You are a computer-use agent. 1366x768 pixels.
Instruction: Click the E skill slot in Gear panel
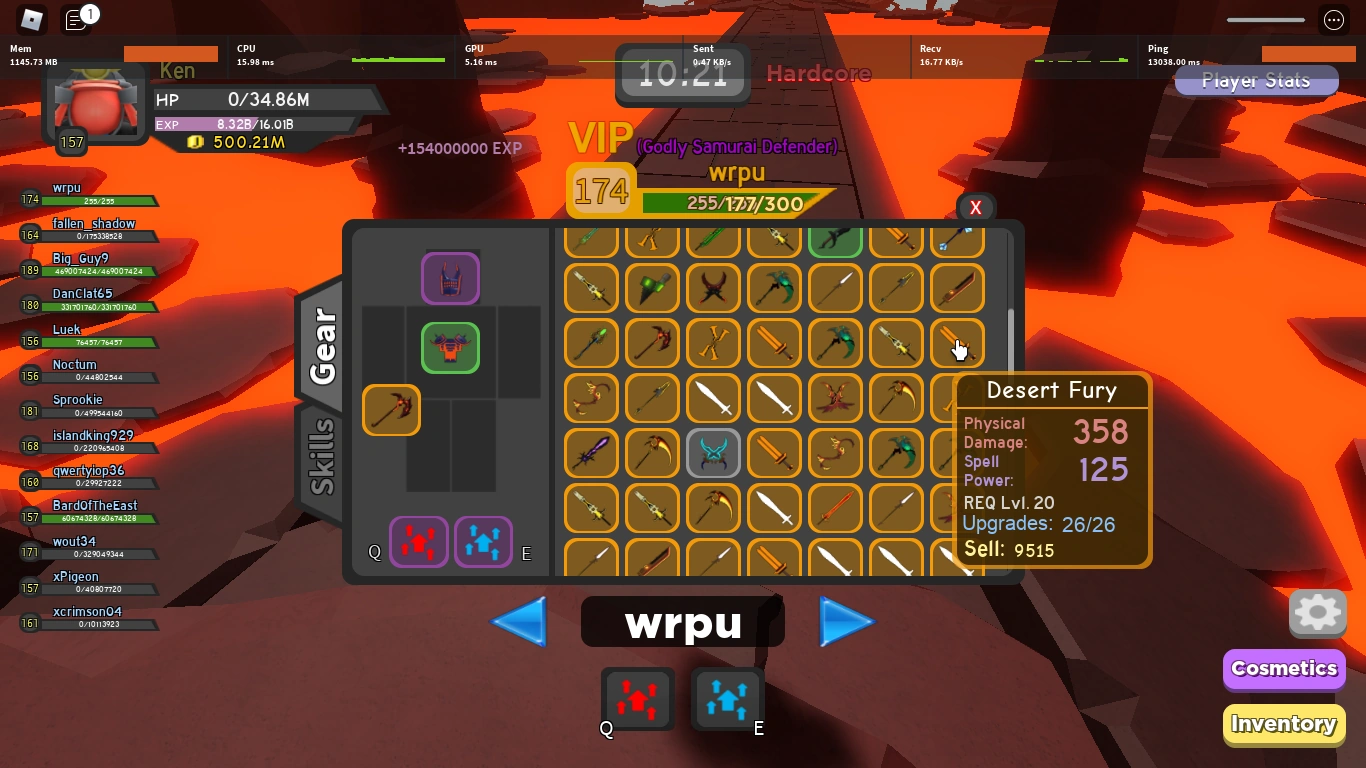483,542
